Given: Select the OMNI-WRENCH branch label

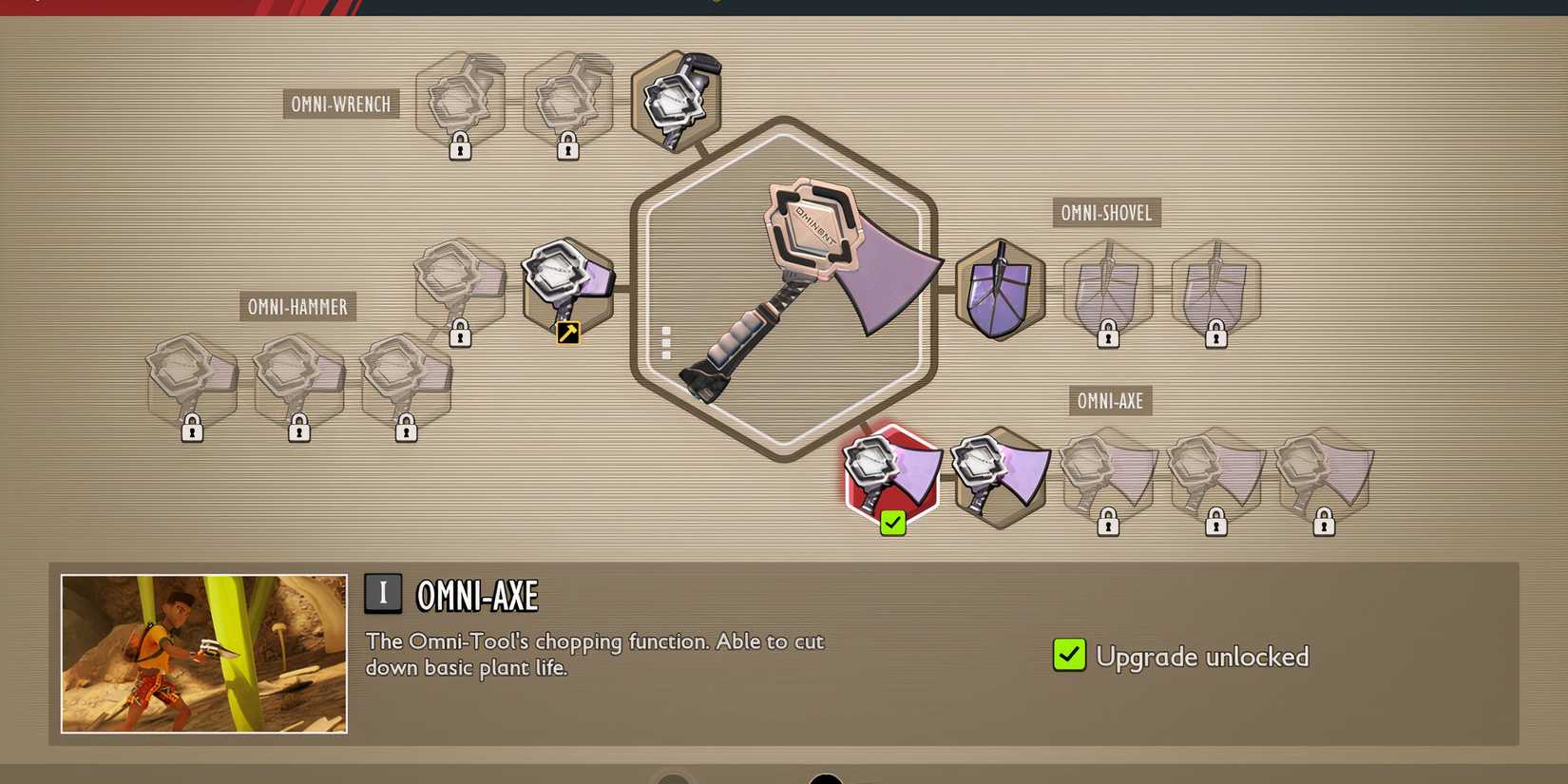Looking at the screenshot, I should pos(339,104).
